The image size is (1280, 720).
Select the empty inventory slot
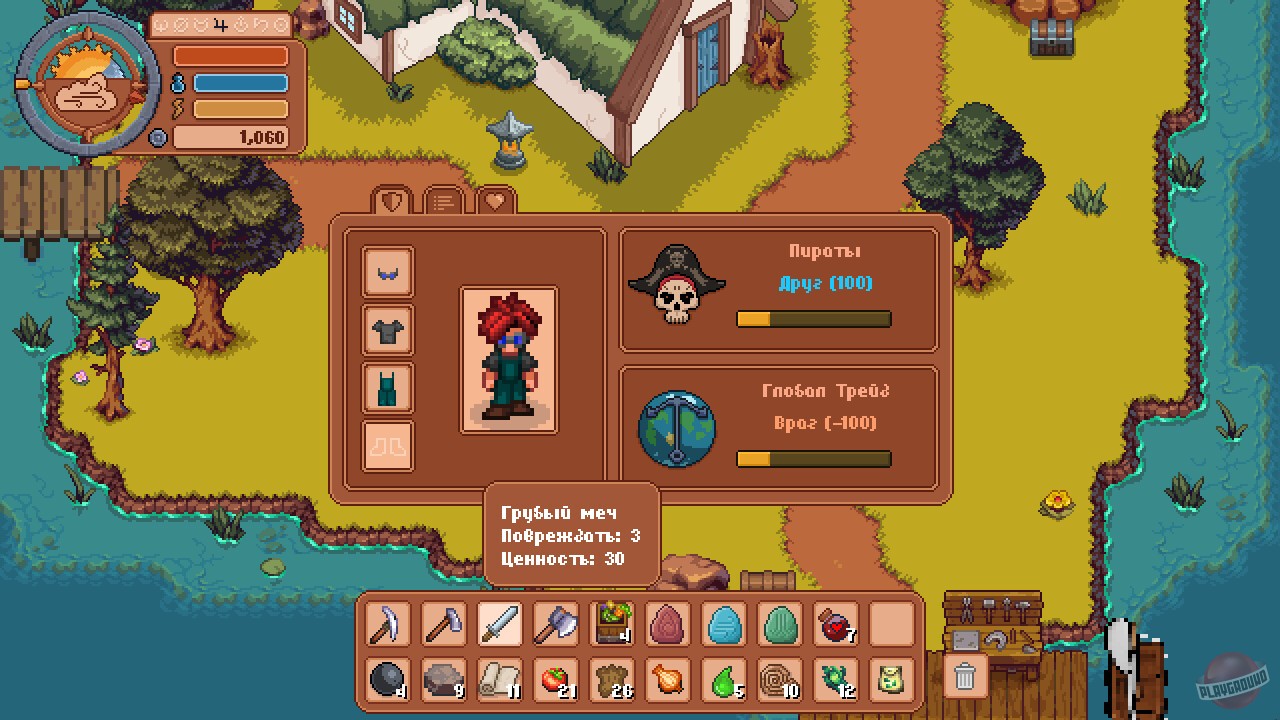[x=891, y=624]
